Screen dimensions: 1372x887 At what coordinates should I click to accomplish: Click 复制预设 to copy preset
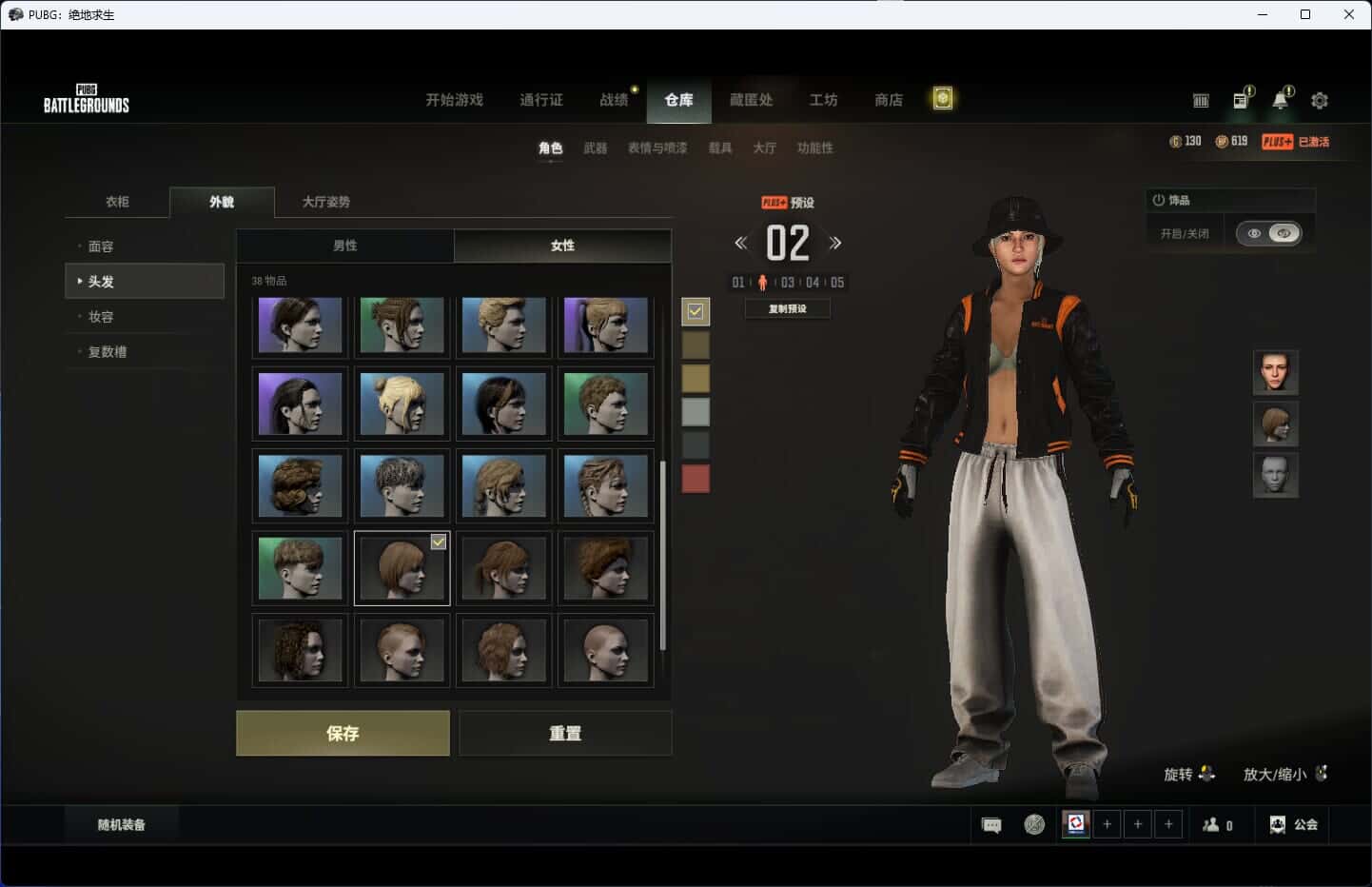click(x=787, y=308)
